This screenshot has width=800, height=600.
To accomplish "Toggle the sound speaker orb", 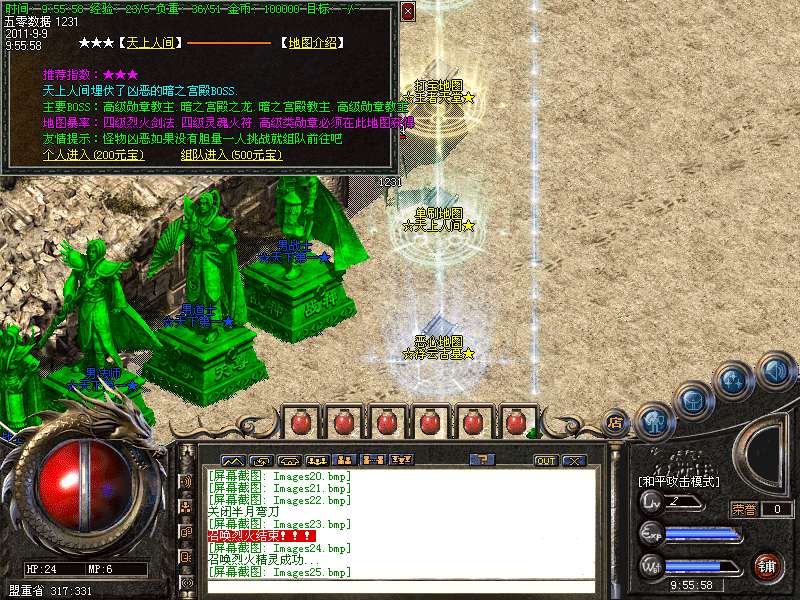I will point(772,371).
